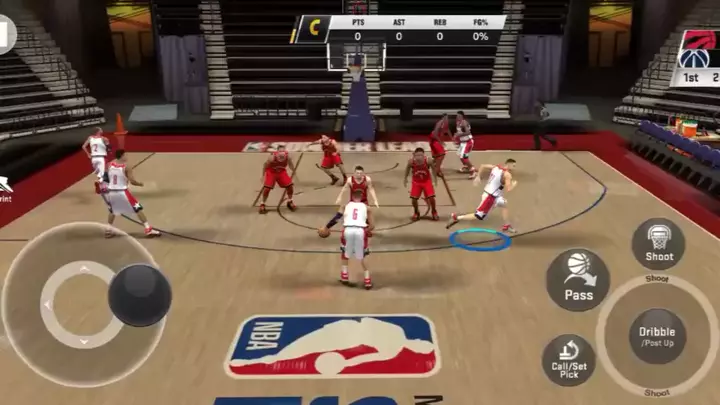Activate the Dribble / Post Up button
Screen dimensions: 720x405
[x=657, y=336]
